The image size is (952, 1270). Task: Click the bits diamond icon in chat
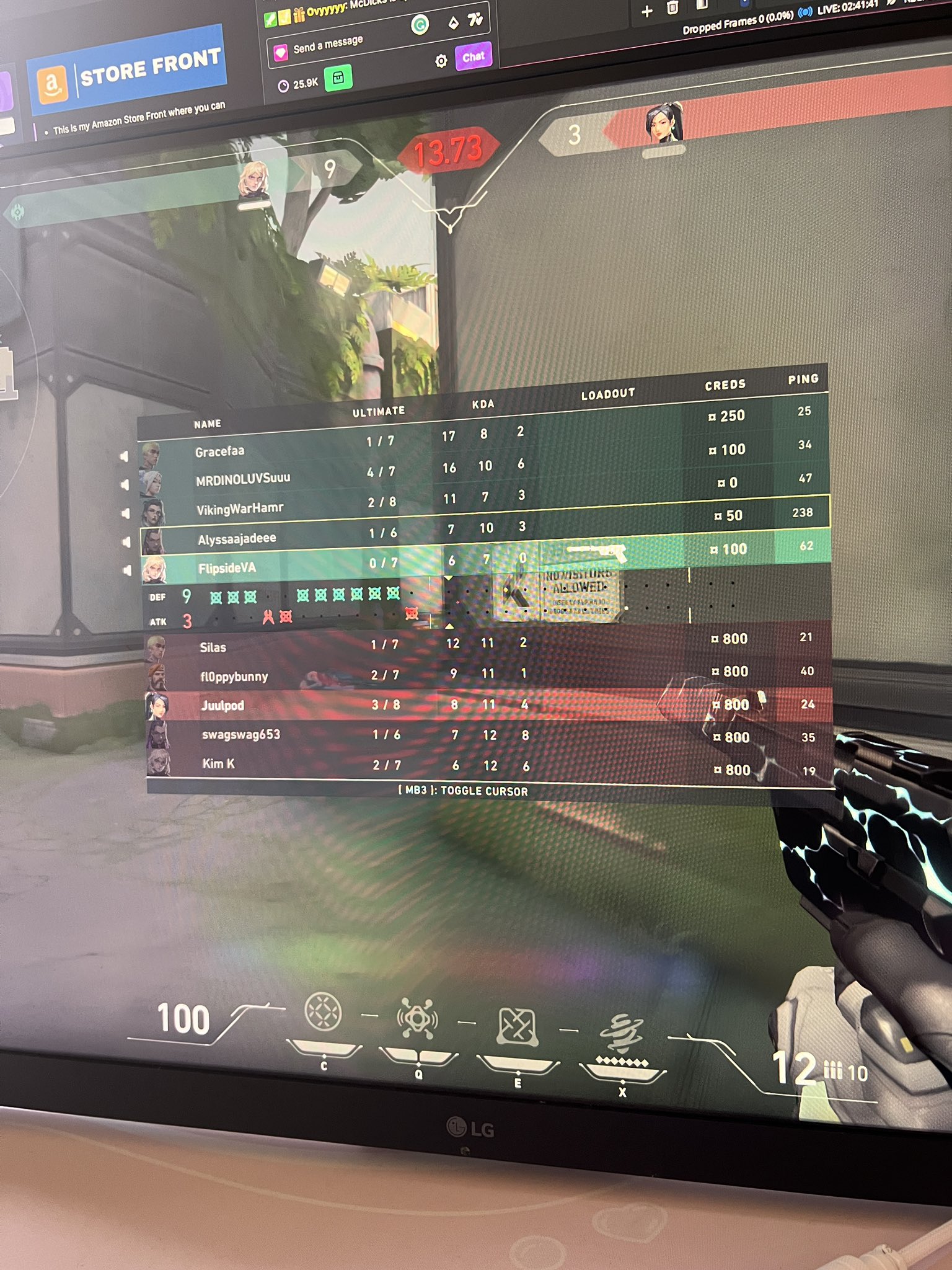(454, 23)
